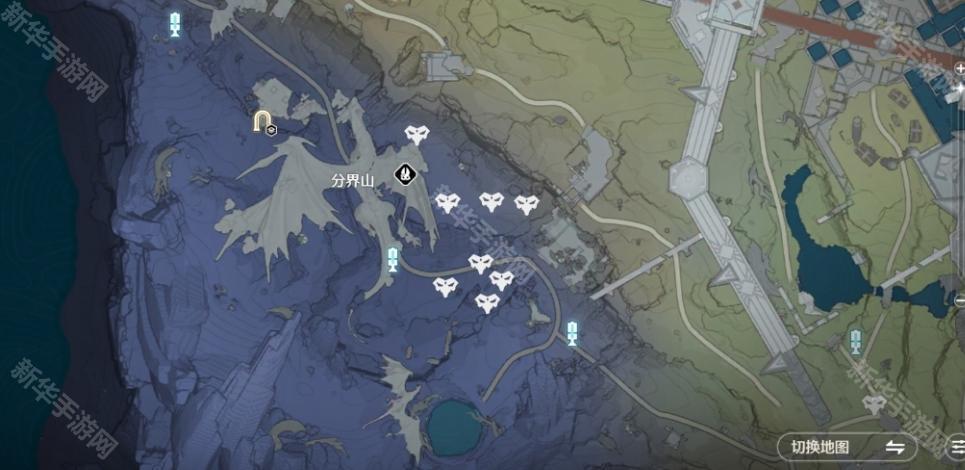965x470 pixels.
Task: Zoom in with the plus button
Action: pos(960,69)
